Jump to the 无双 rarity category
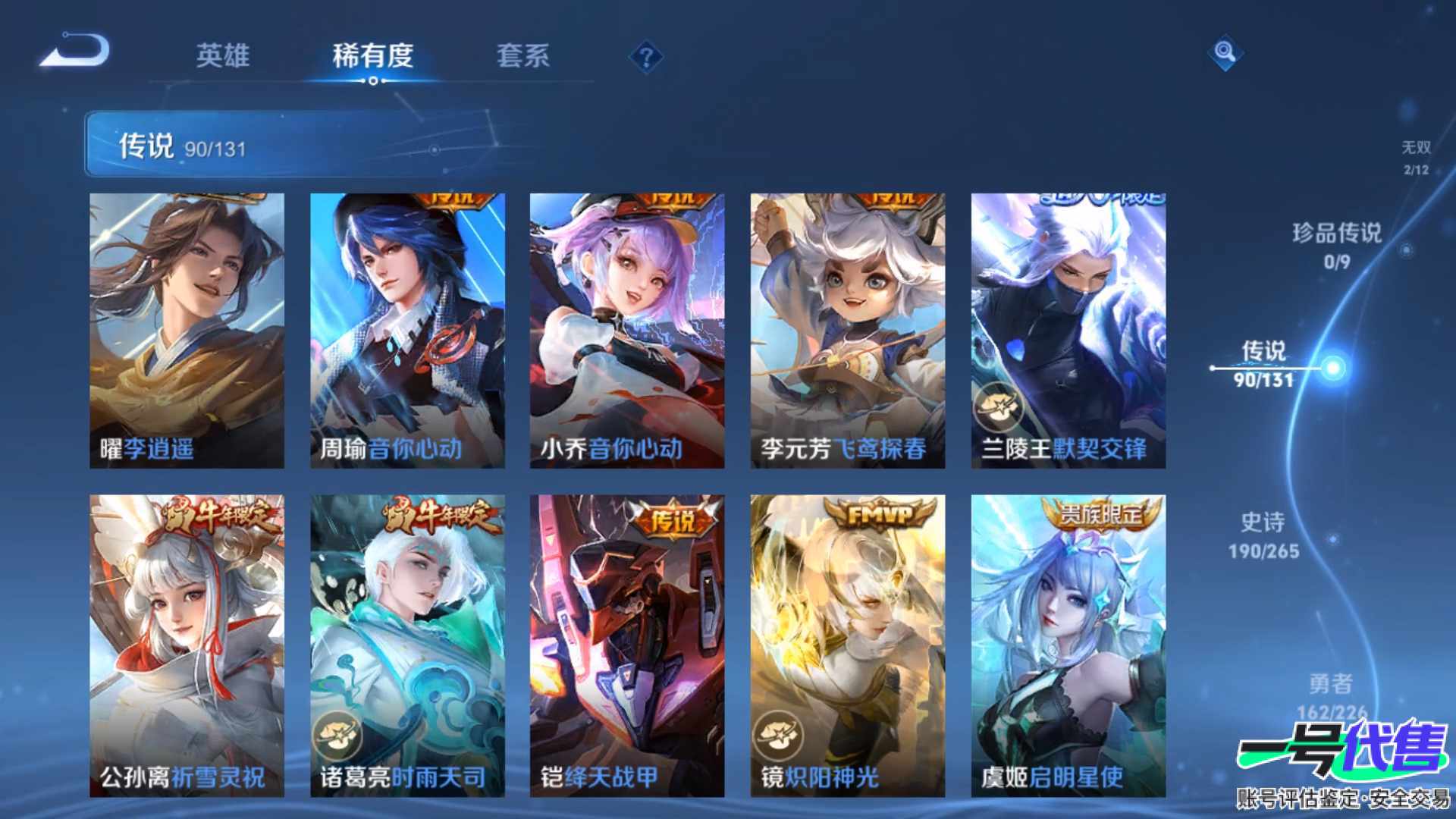The width and height of the screenshot is (1456, 819). 1415,156
